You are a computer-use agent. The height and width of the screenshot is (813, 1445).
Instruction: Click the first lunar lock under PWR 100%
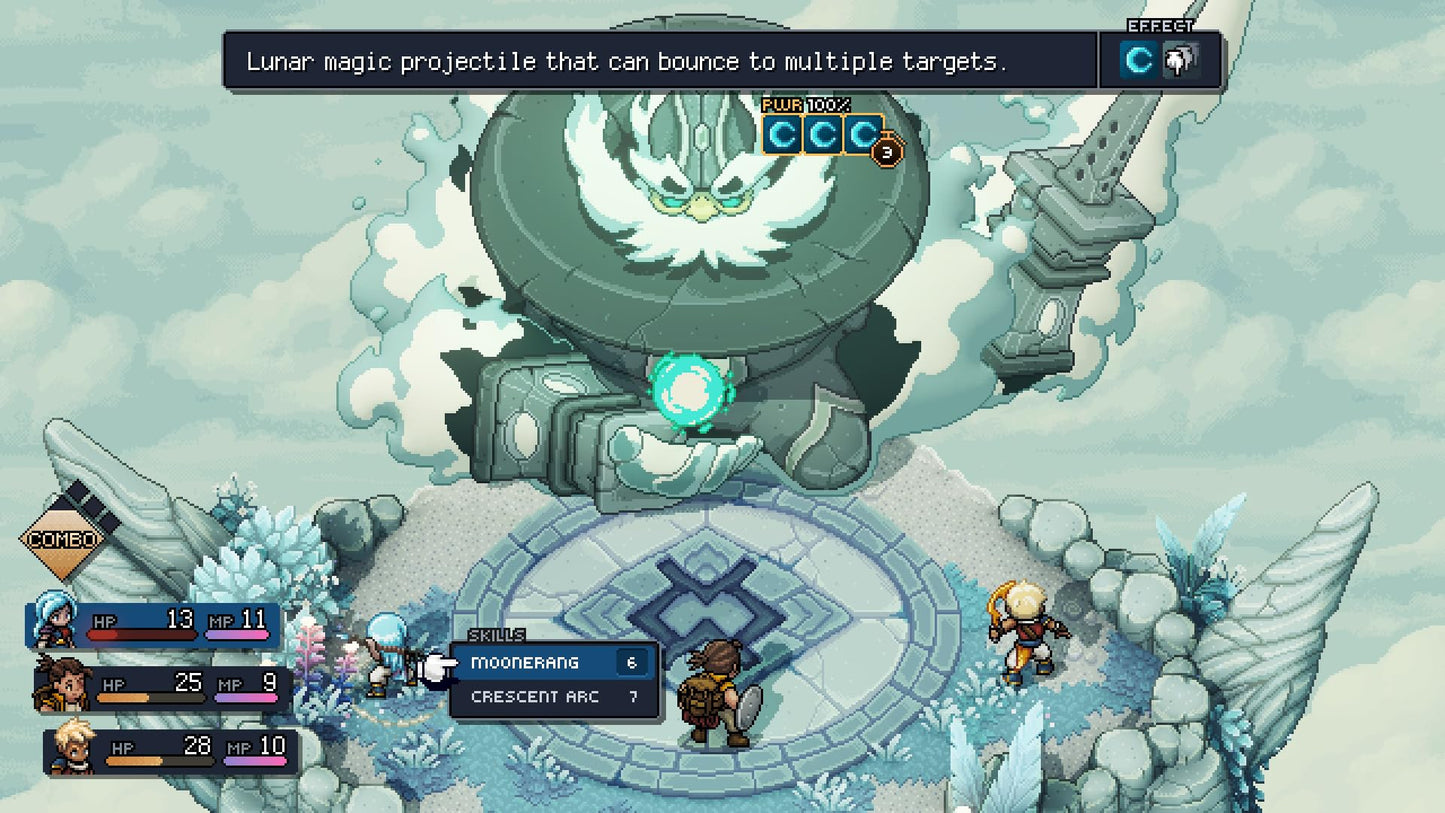point(783,134)
